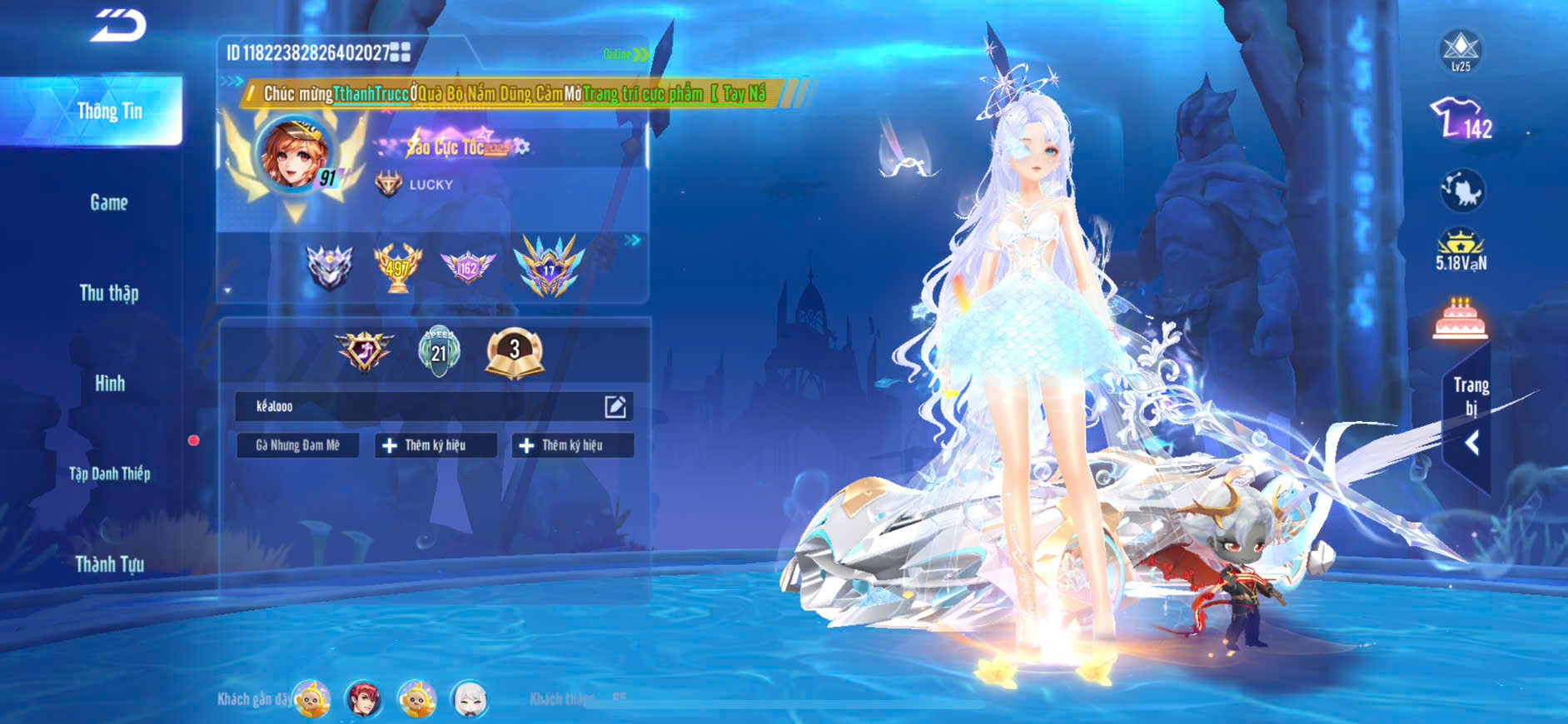Open the Tập Danh Thiếp tab
The height and width of the screenshot is (724, 1568).
click(x=109, y=474)
